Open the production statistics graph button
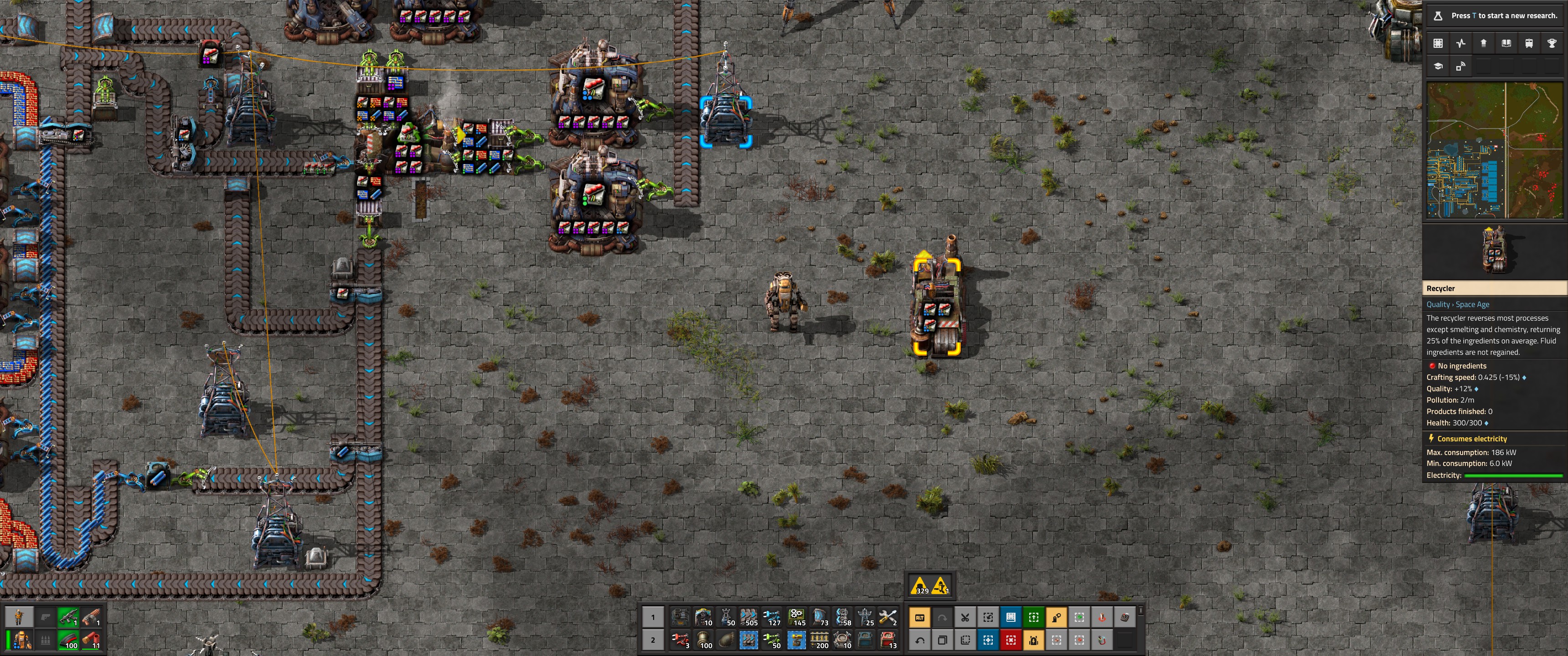 coord(1461,43)
